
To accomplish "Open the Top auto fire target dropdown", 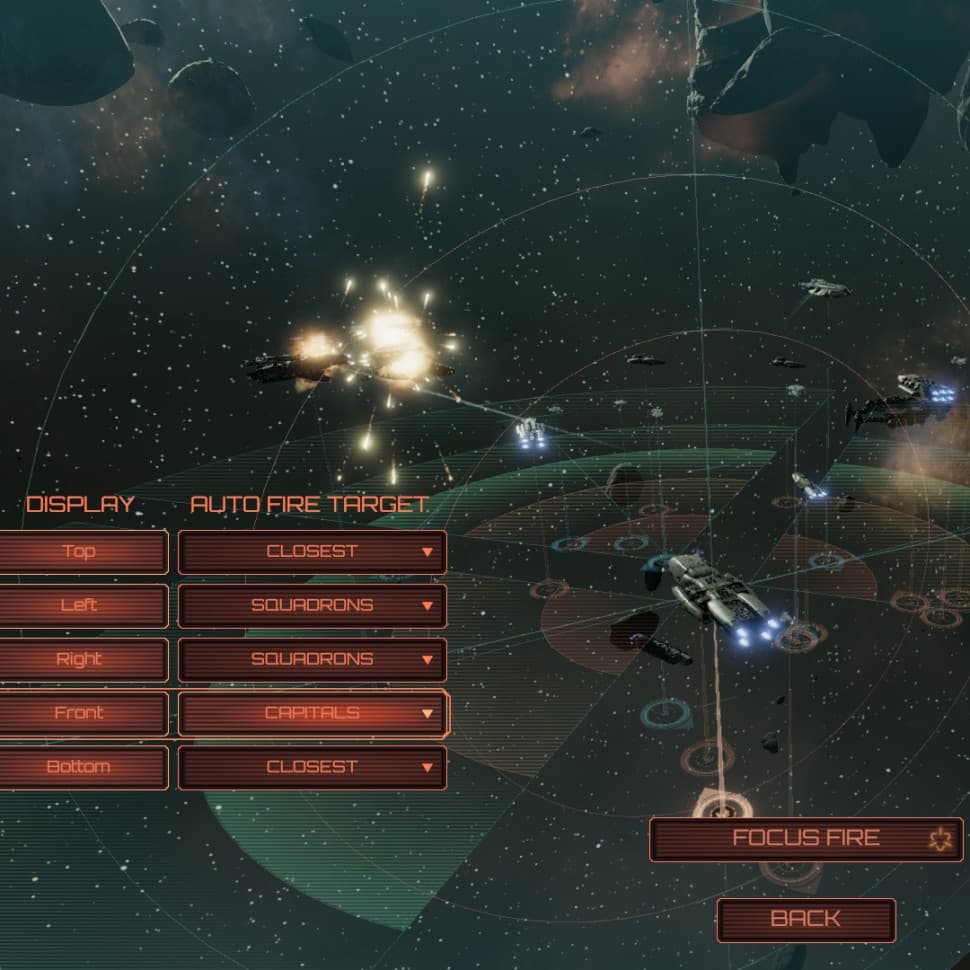I will (312, 551).
